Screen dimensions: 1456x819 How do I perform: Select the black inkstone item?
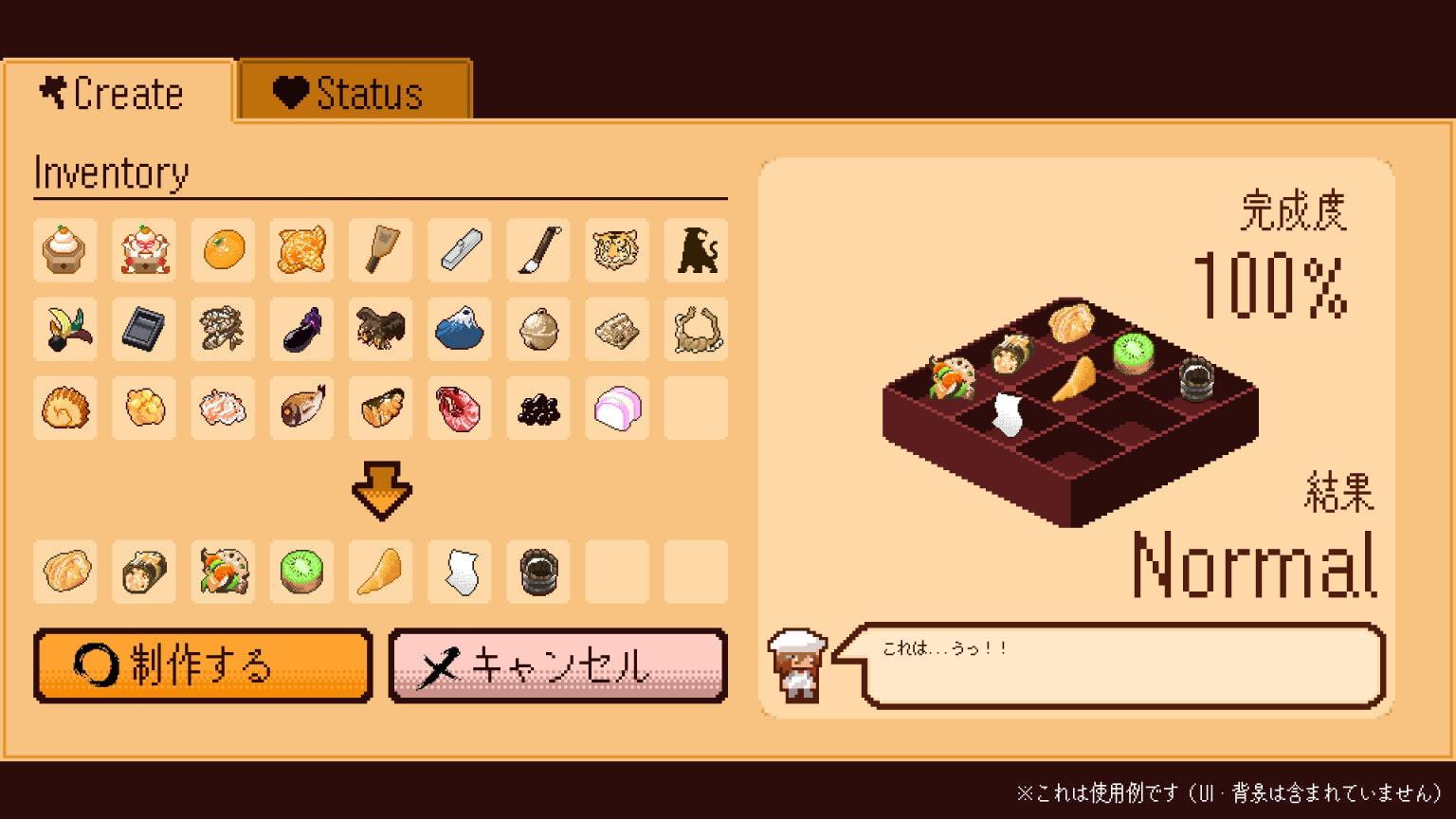tap(145, 329)
